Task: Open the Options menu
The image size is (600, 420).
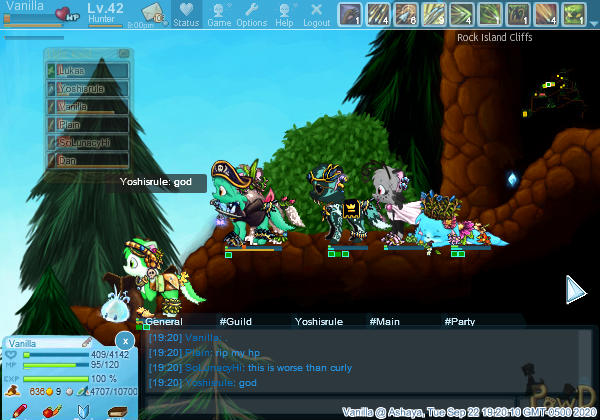Action: pyautogui.click(x=251, y=14)
